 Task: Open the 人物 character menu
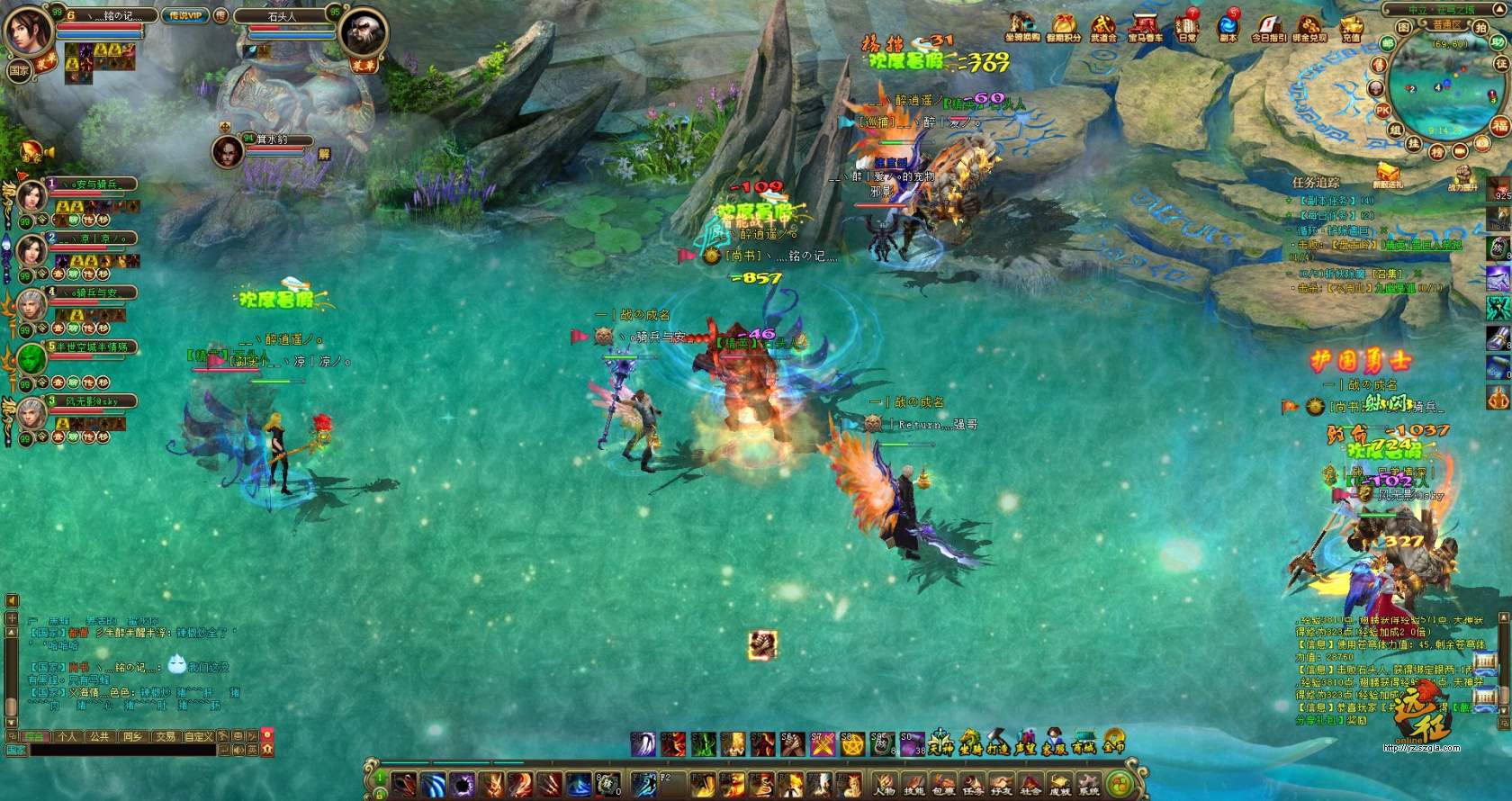(884, 784)
